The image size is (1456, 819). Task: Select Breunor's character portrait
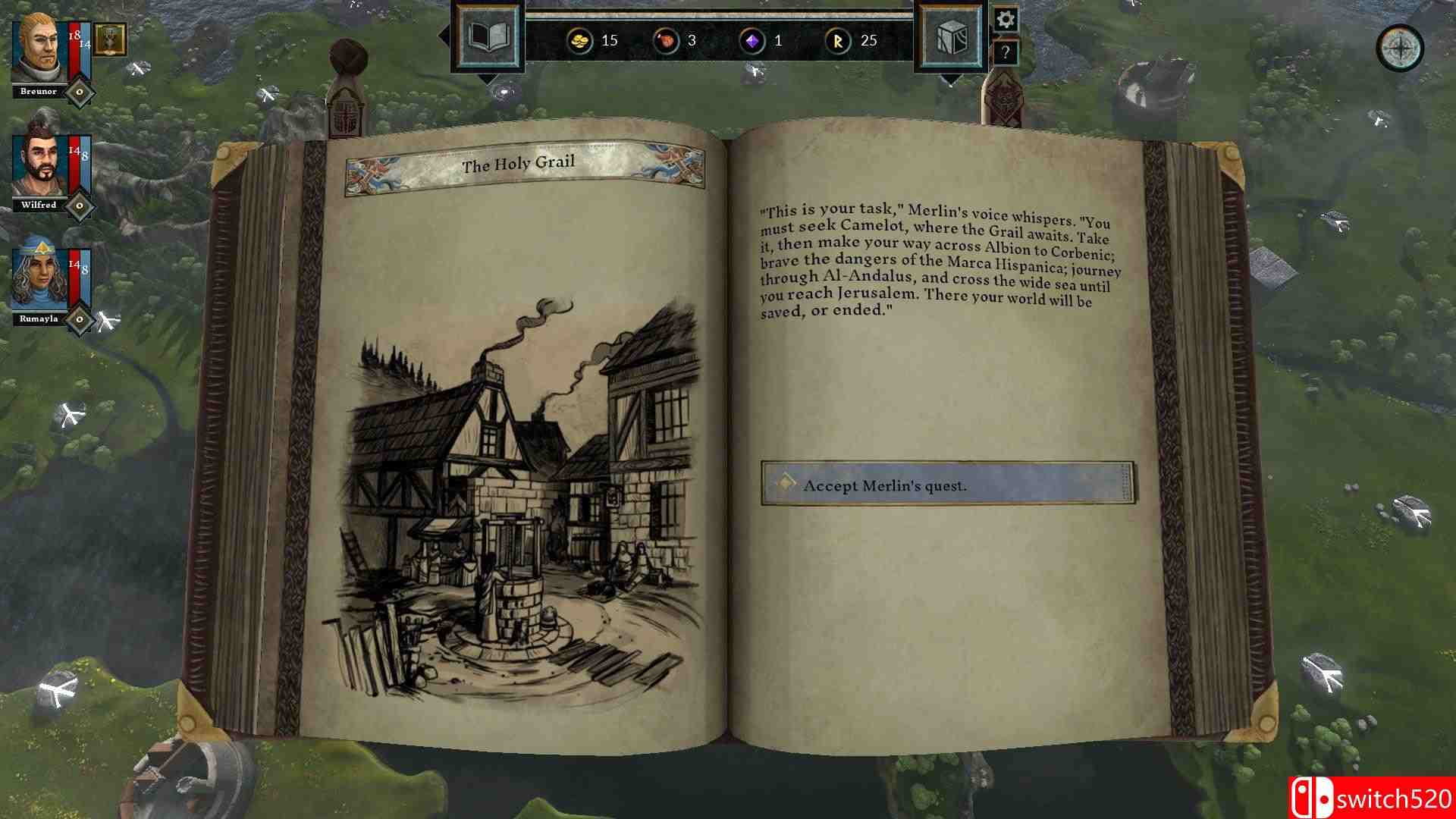38,51
